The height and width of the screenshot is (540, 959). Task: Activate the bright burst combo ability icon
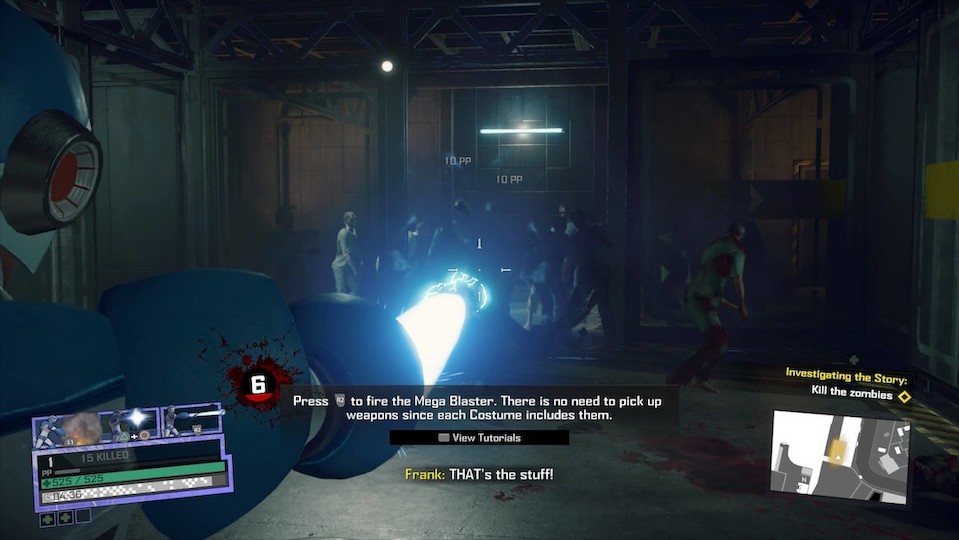pyautogui.click(x=134, y=422)
